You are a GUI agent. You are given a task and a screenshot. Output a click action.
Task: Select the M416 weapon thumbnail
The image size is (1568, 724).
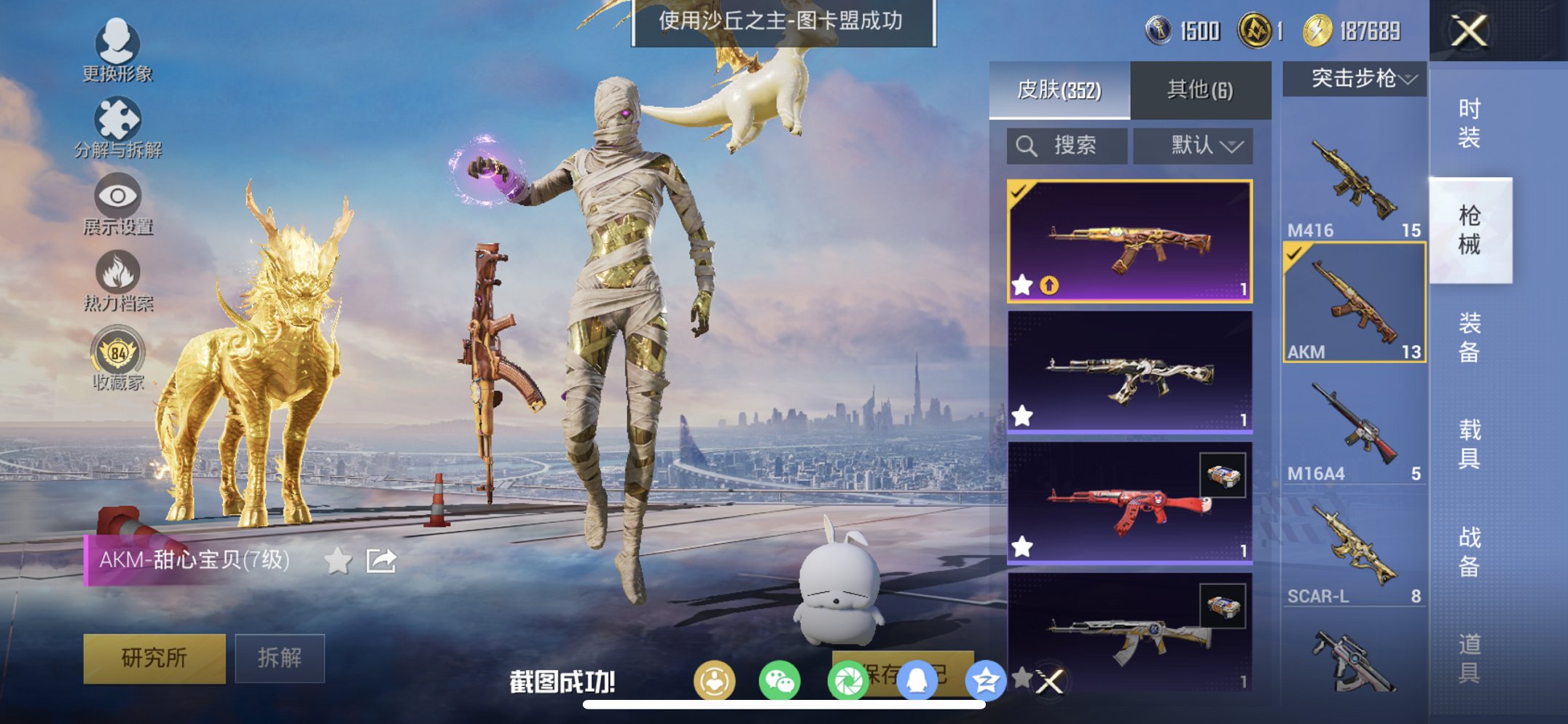[x=1353, y=178]
